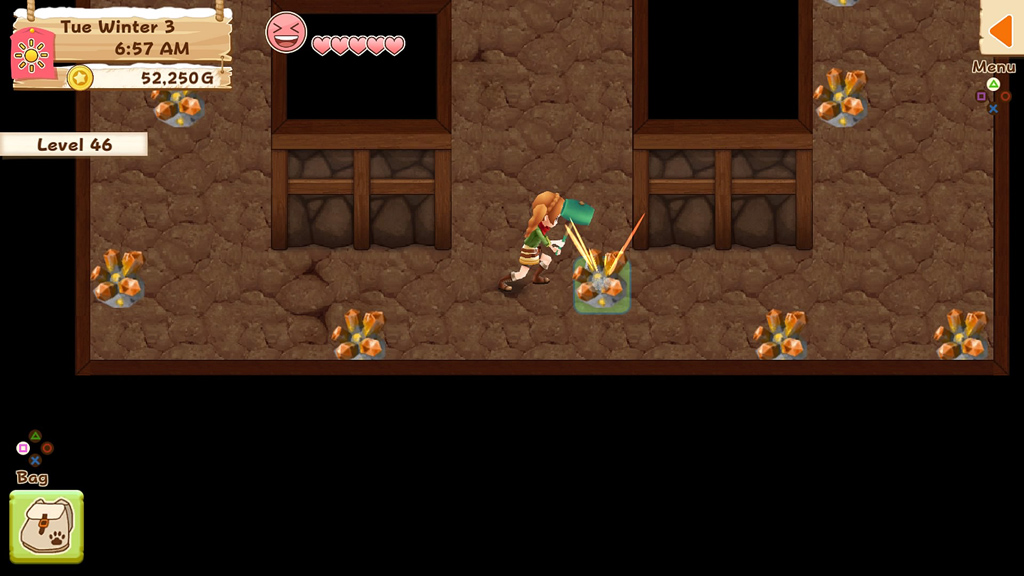Open the Menu with the orange arrow
Screen dimensions: 1024x576
1001,31
